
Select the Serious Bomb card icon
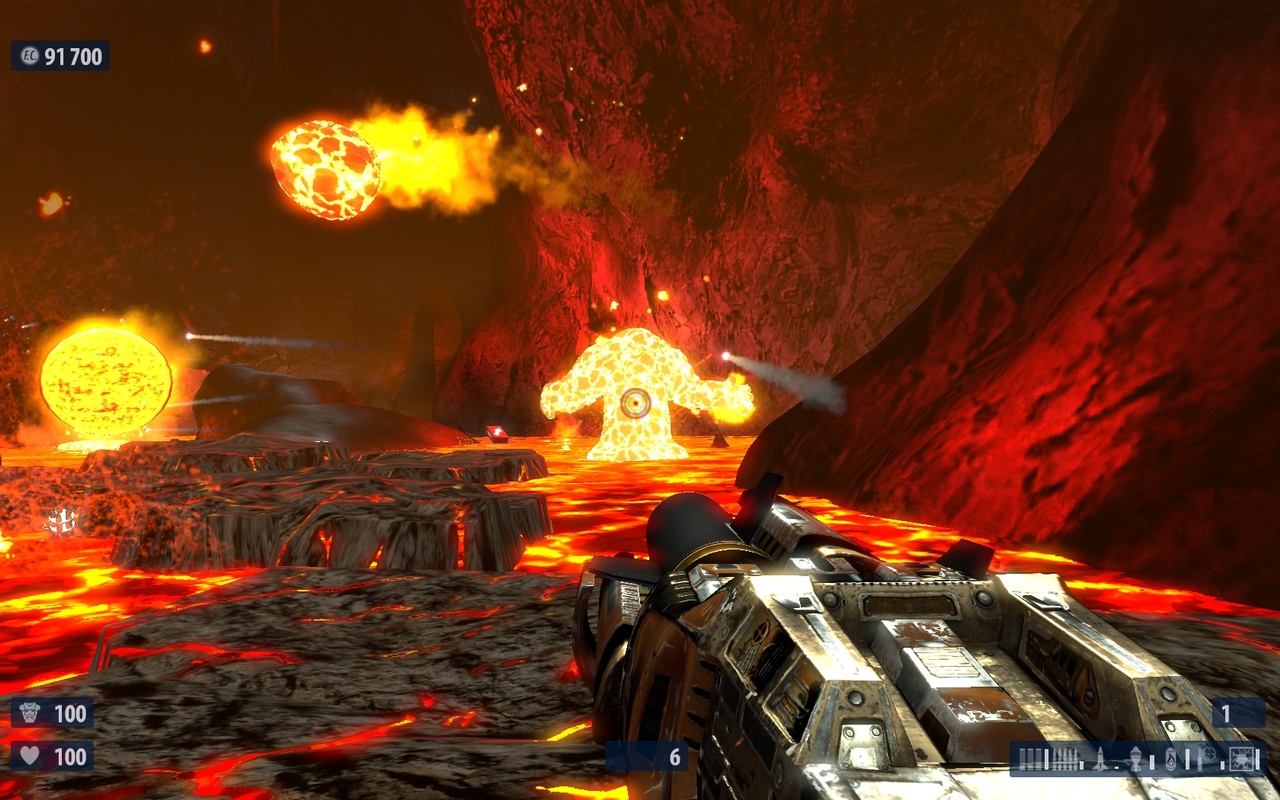click(1242, 759)
